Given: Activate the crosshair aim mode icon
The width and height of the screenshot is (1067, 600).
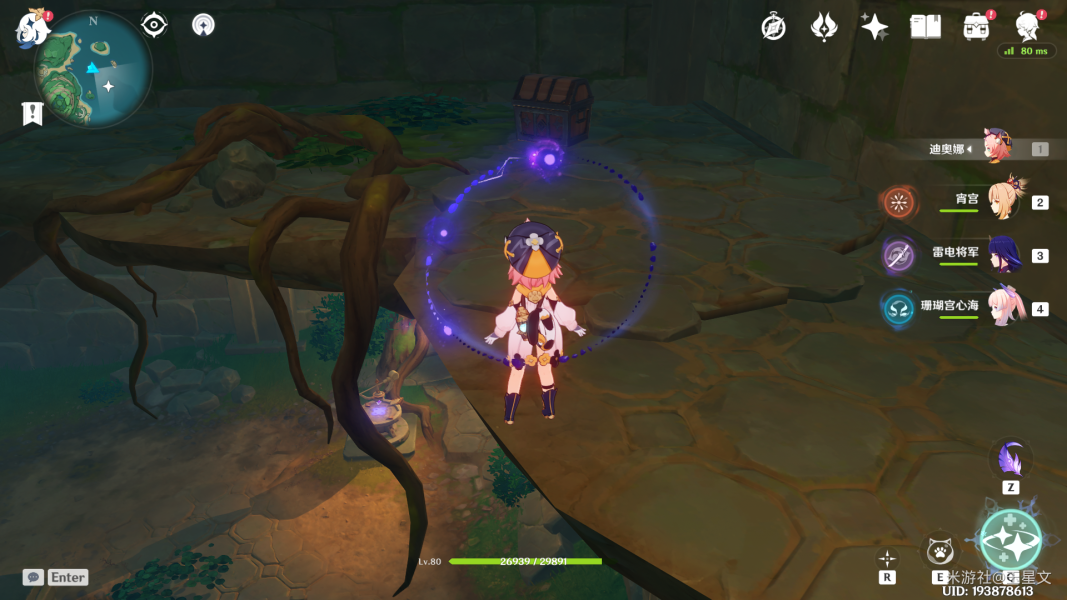Looking at the screenshot, I should (x=887, y=558).
